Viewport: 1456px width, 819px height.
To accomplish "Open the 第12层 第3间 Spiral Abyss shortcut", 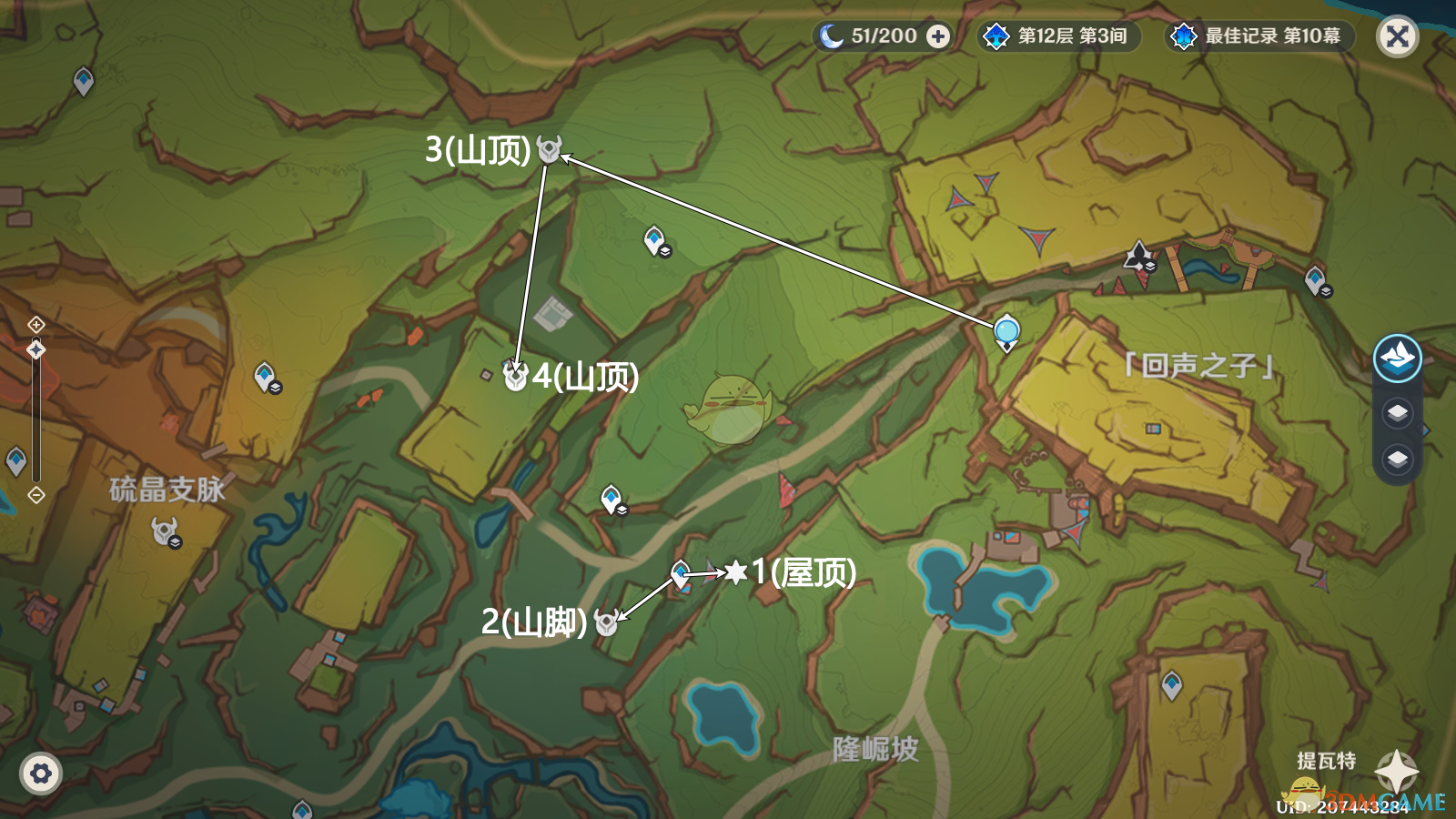I will coord(1059,36).
